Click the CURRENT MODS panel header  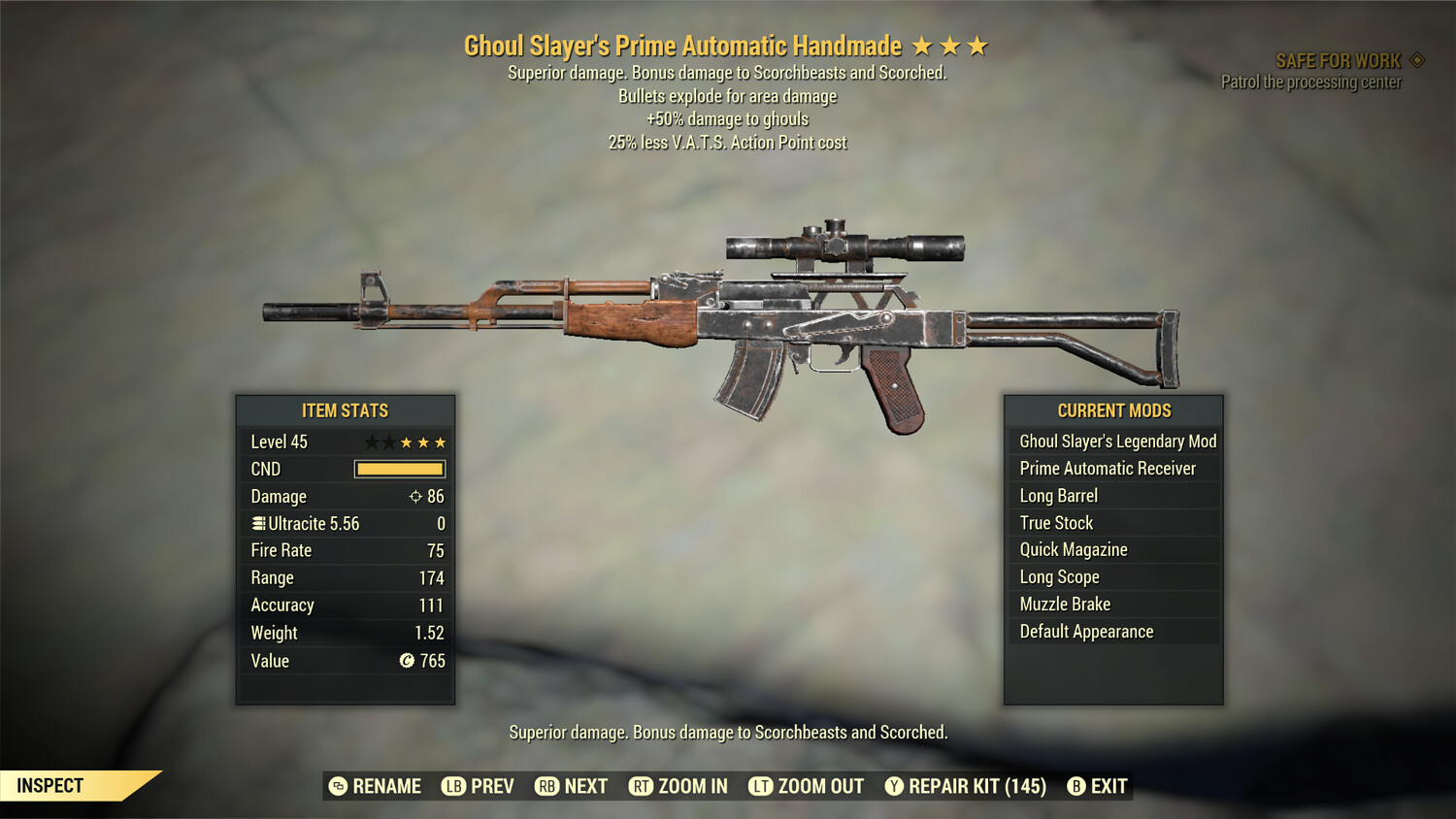click(x=1113, y=410)
